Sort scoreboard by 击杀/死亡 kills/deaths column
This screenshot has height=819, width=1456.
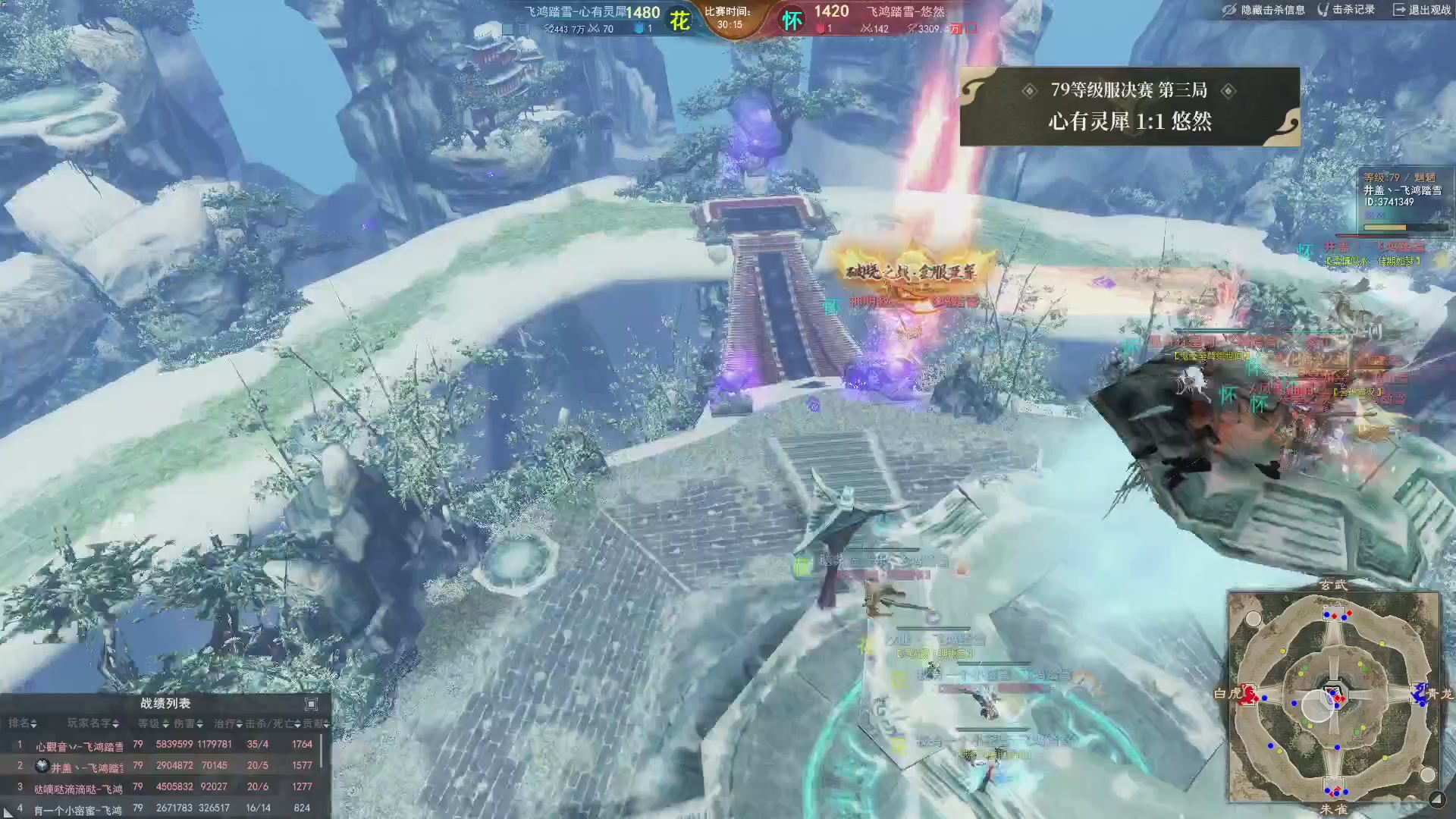[x=272, y=723]
